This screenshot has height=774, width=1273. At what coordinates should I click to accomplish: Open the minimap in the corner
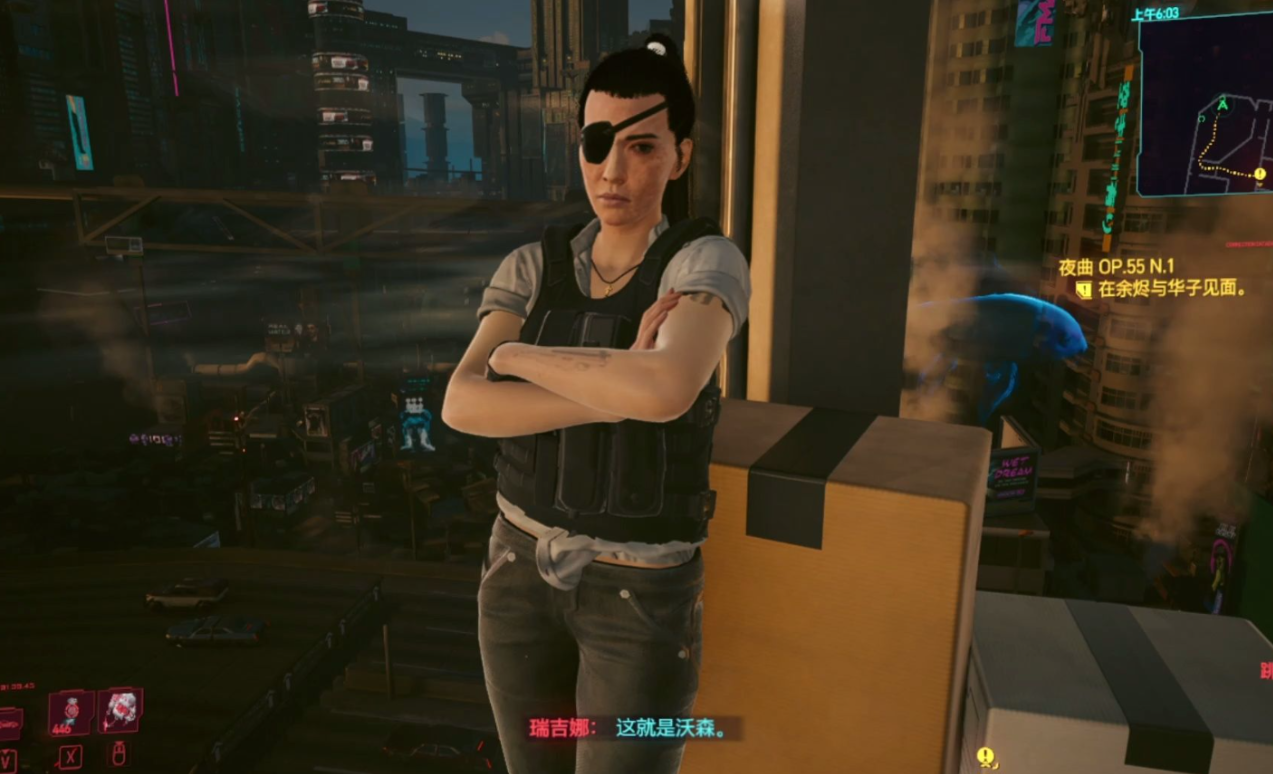1204,106
